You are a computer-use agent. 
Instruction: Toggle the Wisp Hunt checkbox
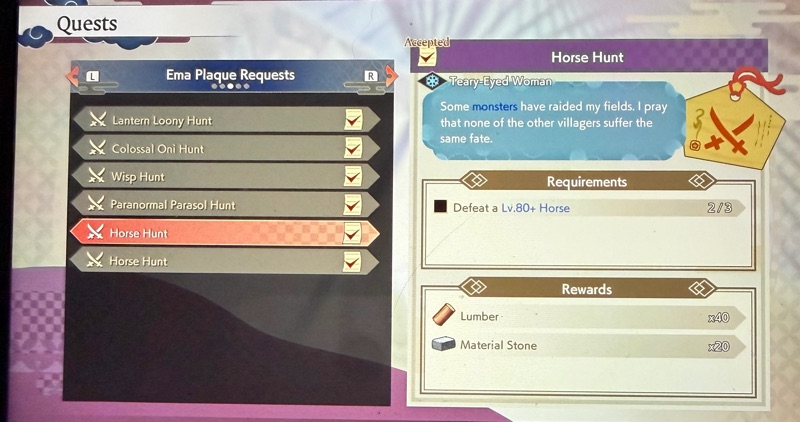pyautogui.click(x=352, y=176)
